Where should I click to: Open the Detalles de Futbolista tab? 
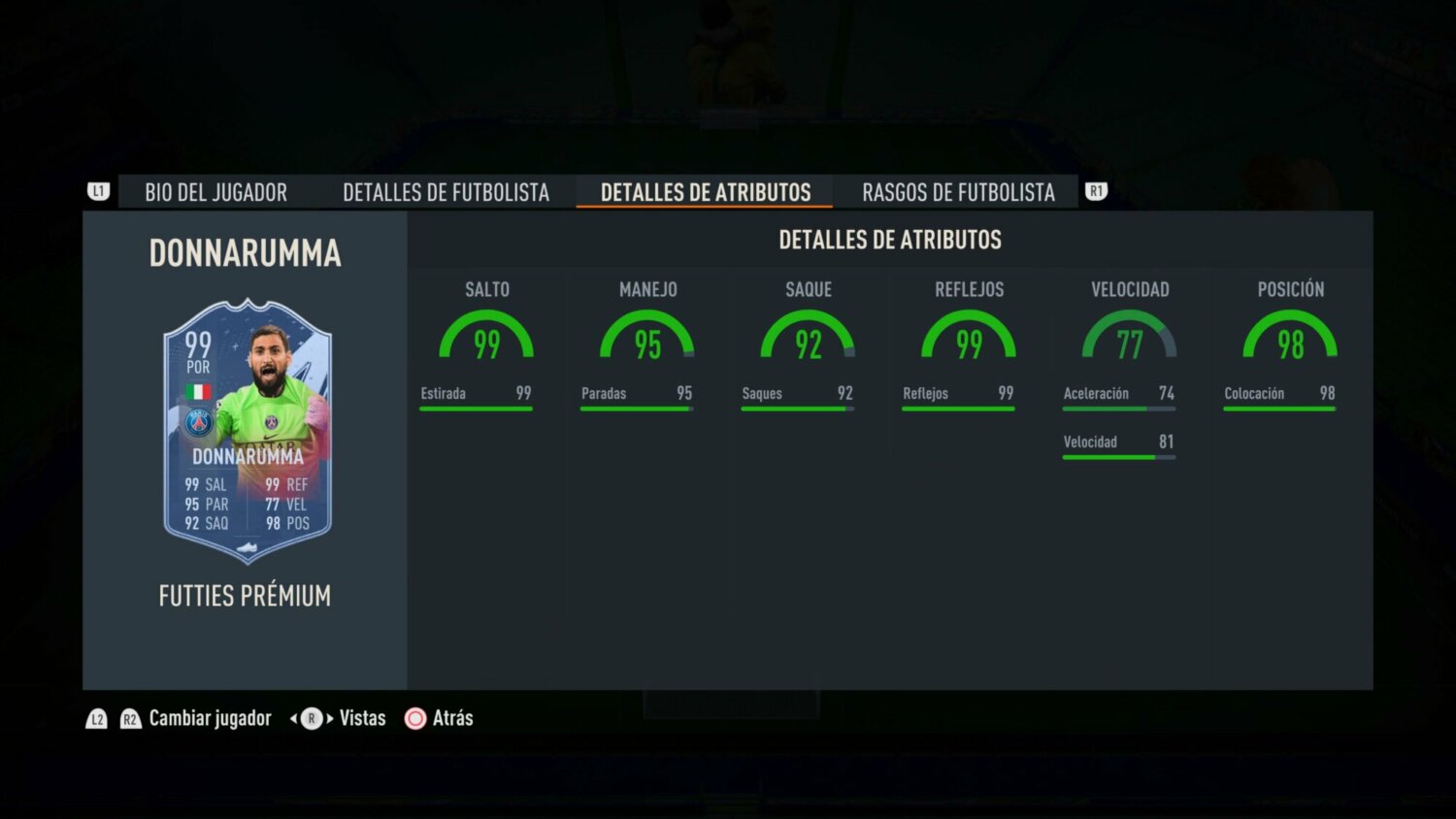[446, 192]
